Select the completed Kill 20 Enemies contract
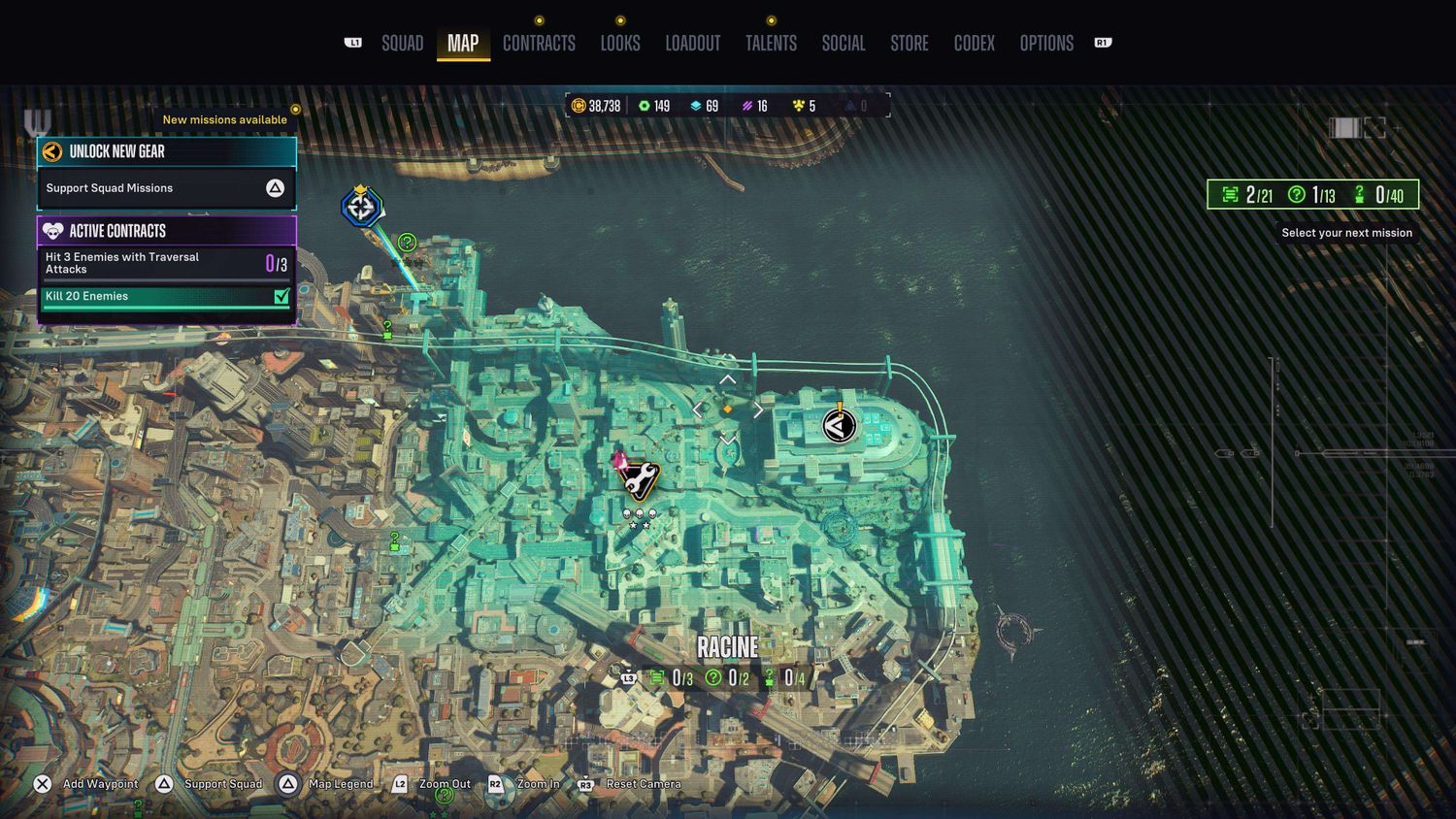Screen dimensions: 1456x819 pos(166,296)
